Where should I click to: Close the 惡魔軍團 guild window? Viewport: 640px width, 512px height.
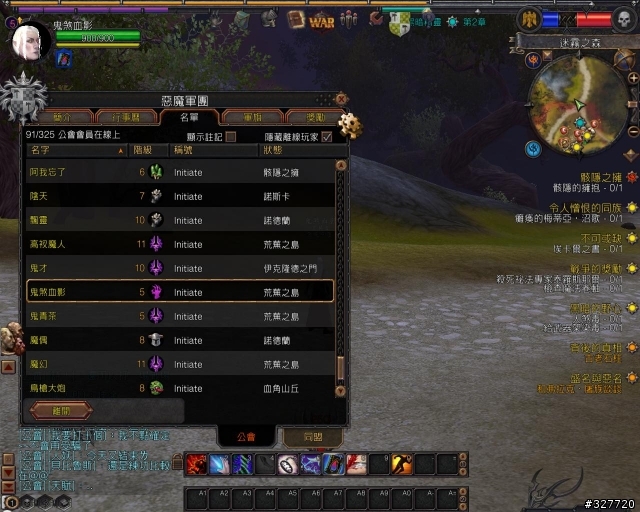341,99
